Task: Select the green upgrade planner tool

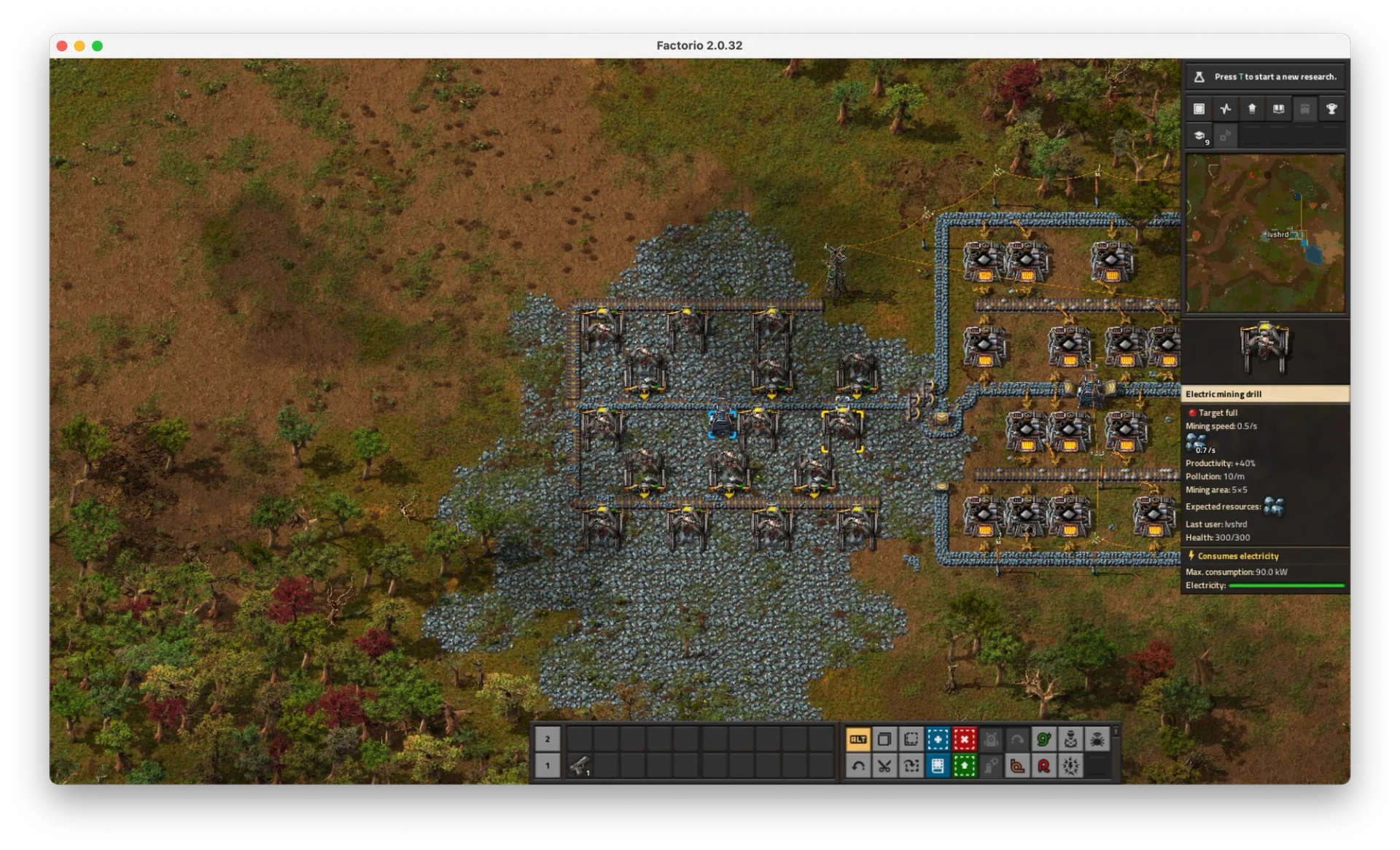Action: pos(964,766)
